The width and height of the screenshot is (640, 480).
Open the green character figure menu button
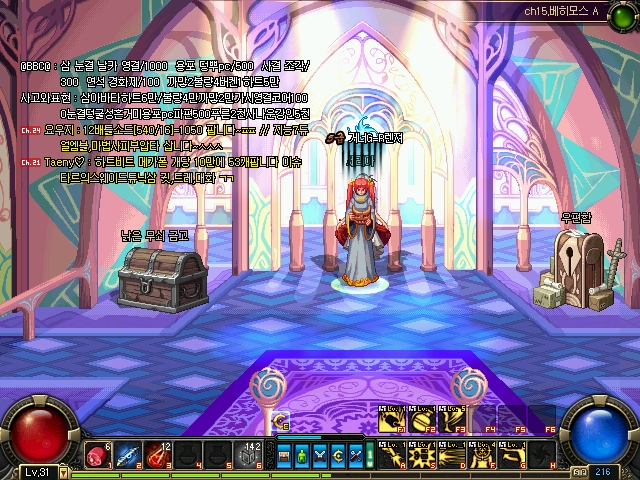pos(302,457)
